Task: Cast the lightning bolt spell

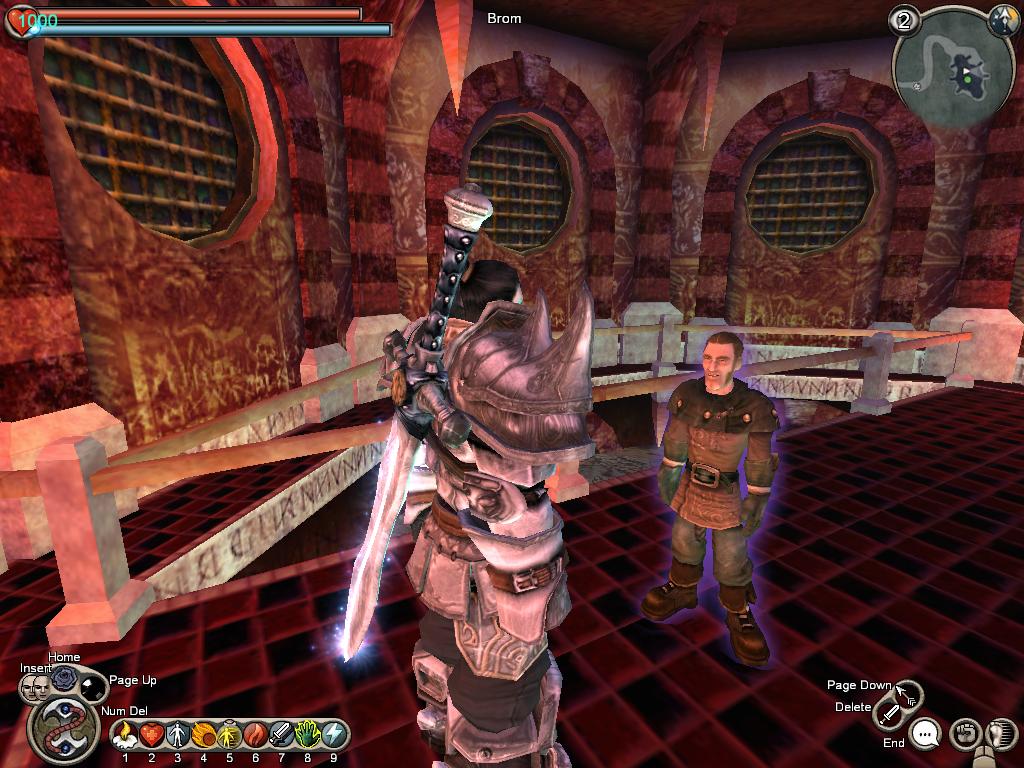Action: click(333, 735)
